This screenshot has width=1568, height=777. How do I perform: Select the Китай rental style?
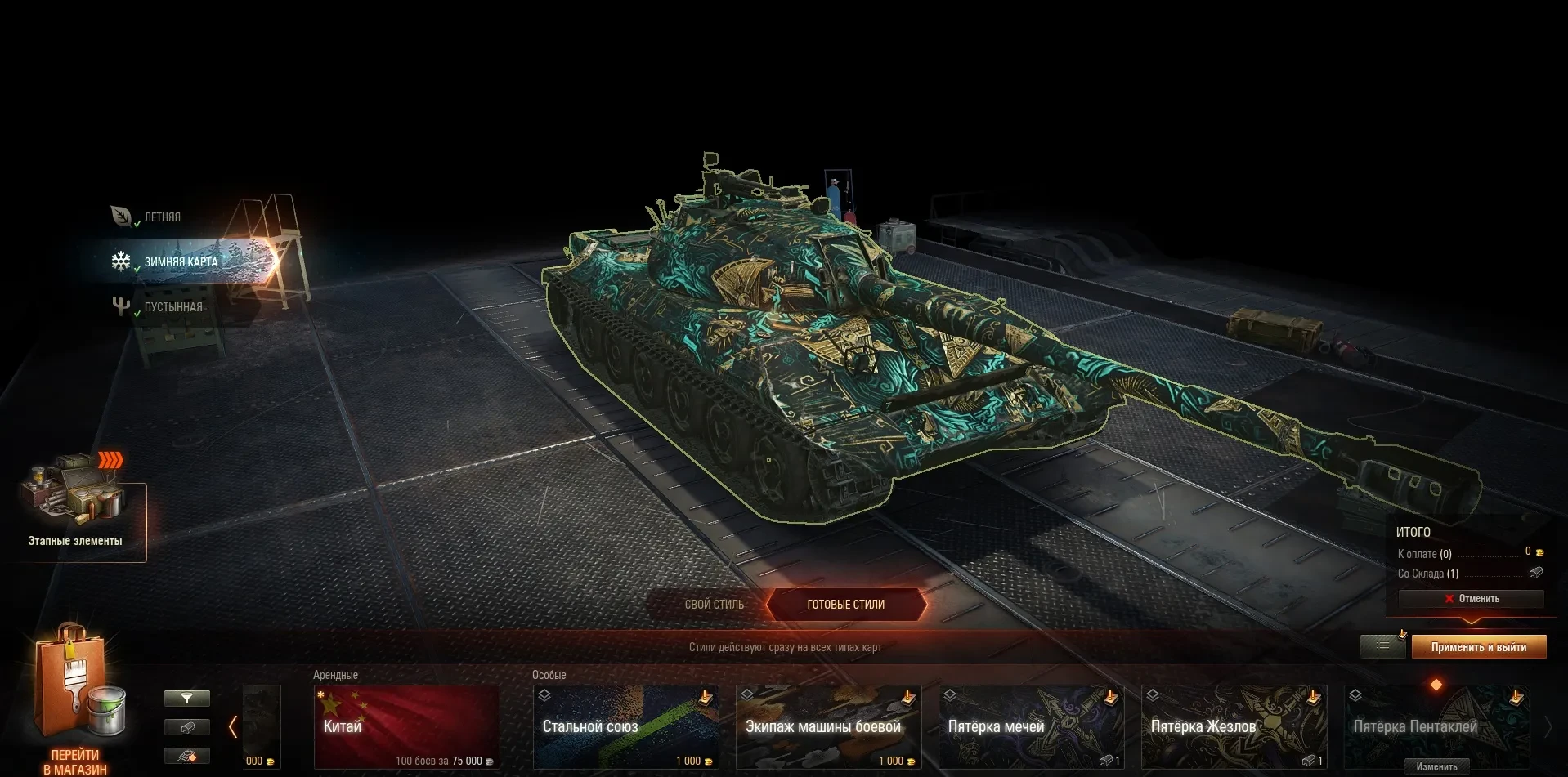coord(406,726)
